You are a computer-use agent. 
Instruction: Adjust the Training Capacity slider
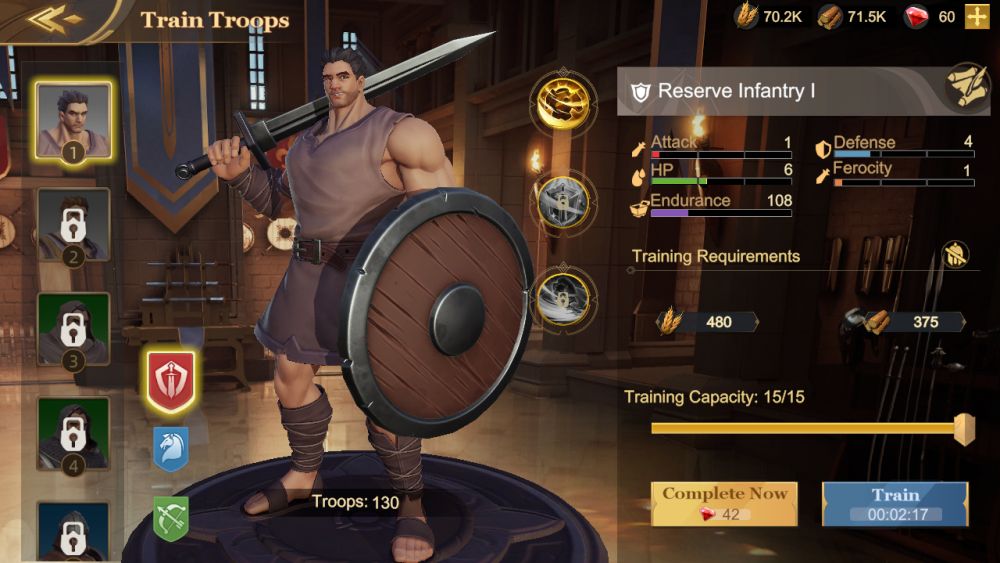[964, 429]
